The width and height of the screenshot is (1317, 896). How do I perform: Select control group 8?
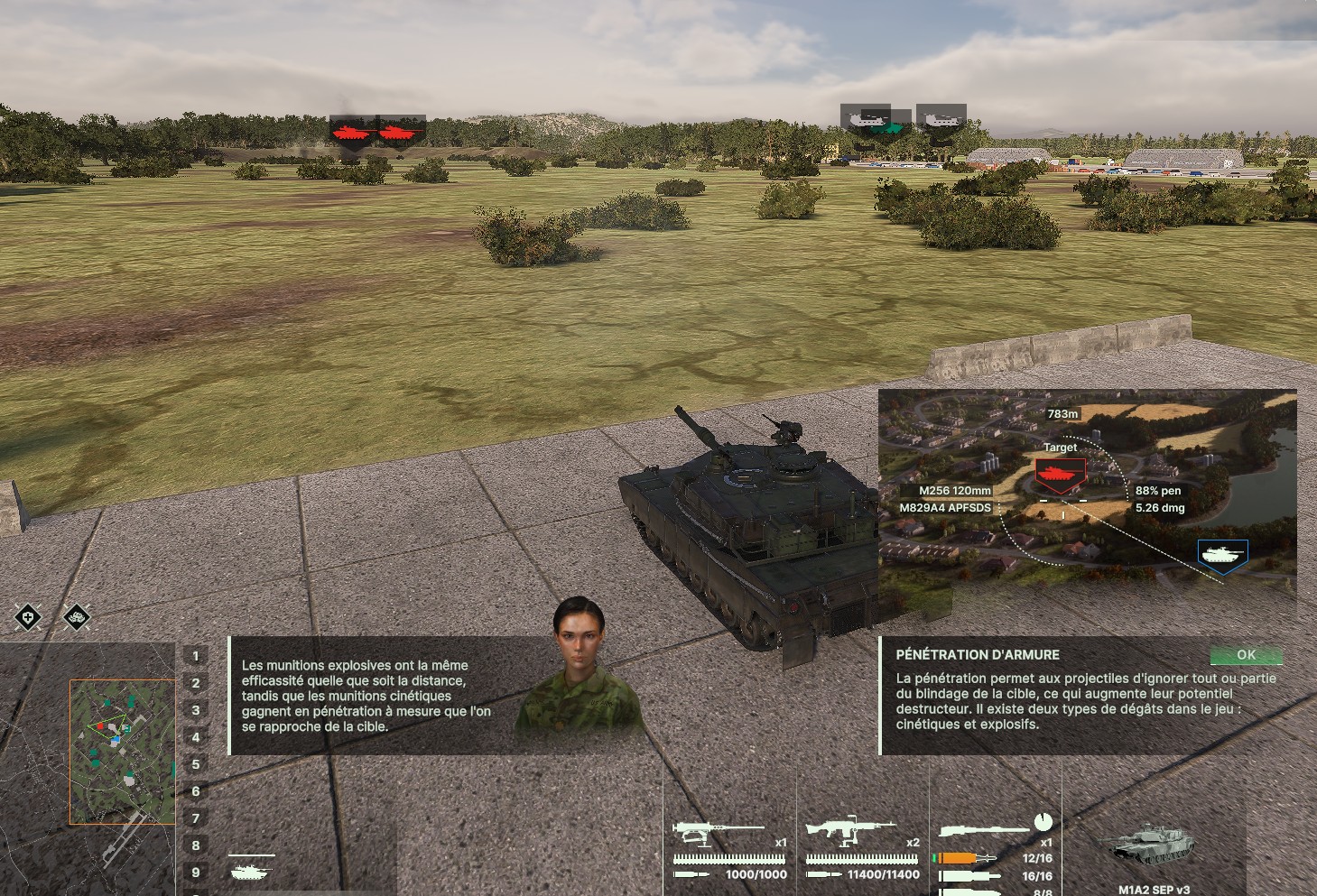pyautogui.click(x=196, y=845)
